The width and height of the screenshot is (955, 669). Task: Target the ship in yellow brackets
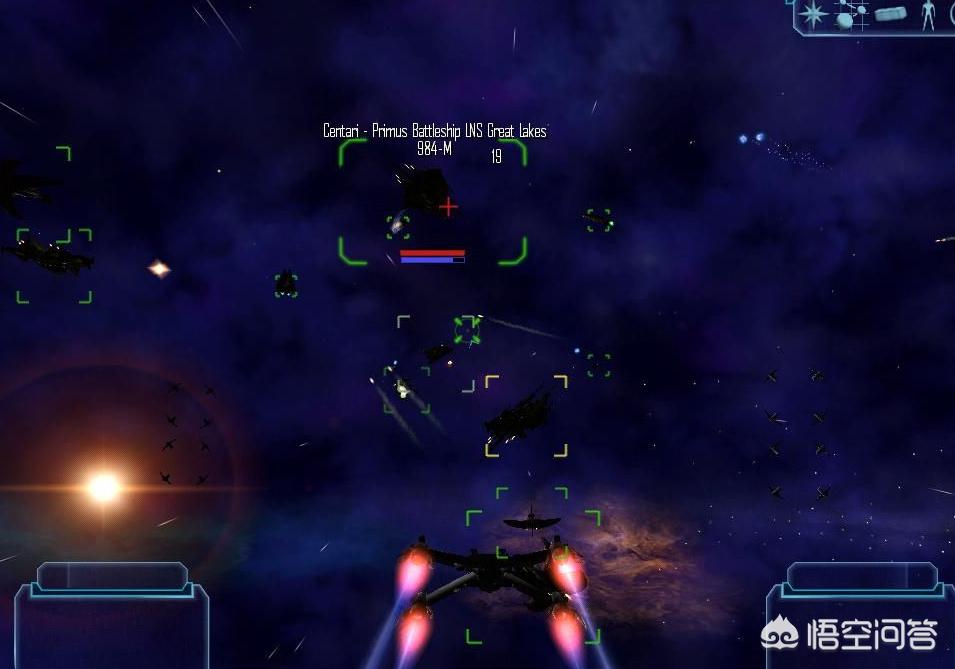522,412
